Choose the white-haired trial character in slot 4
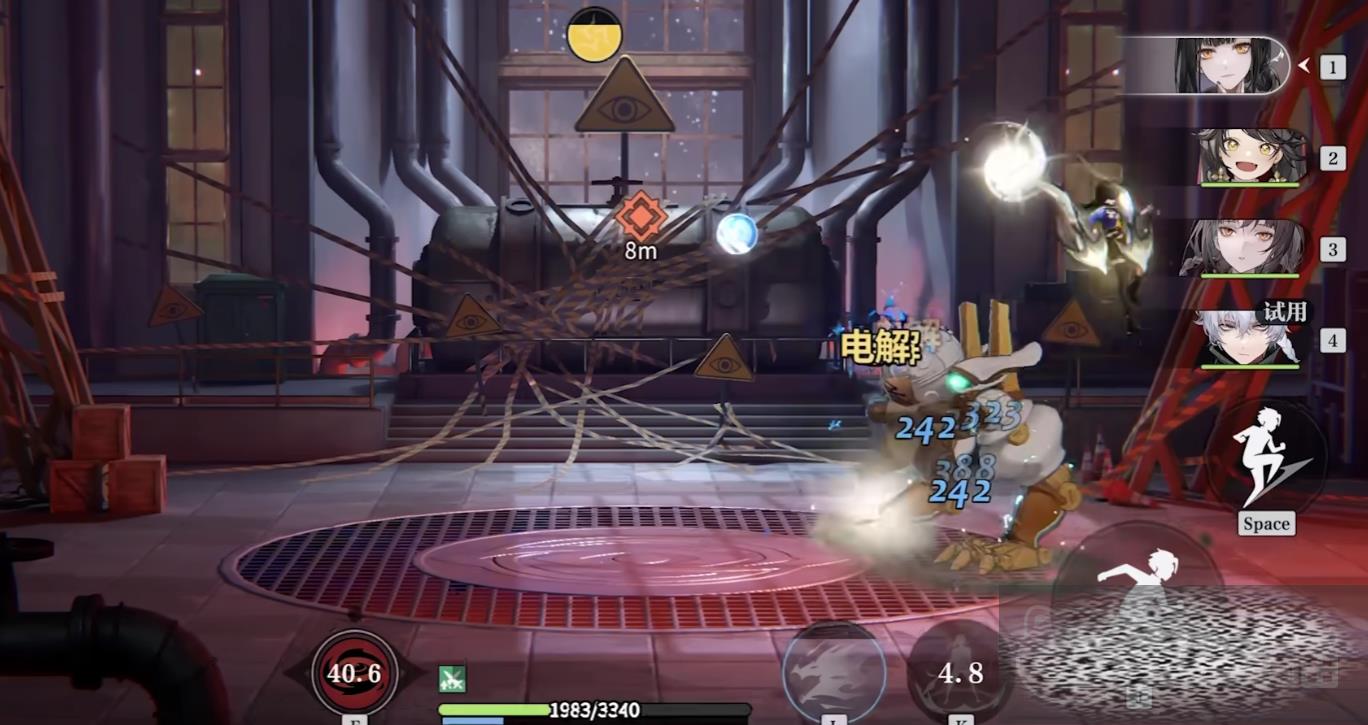This screenshot has height=725, width=1368. pyautogui.click(x=1248, y=340)
